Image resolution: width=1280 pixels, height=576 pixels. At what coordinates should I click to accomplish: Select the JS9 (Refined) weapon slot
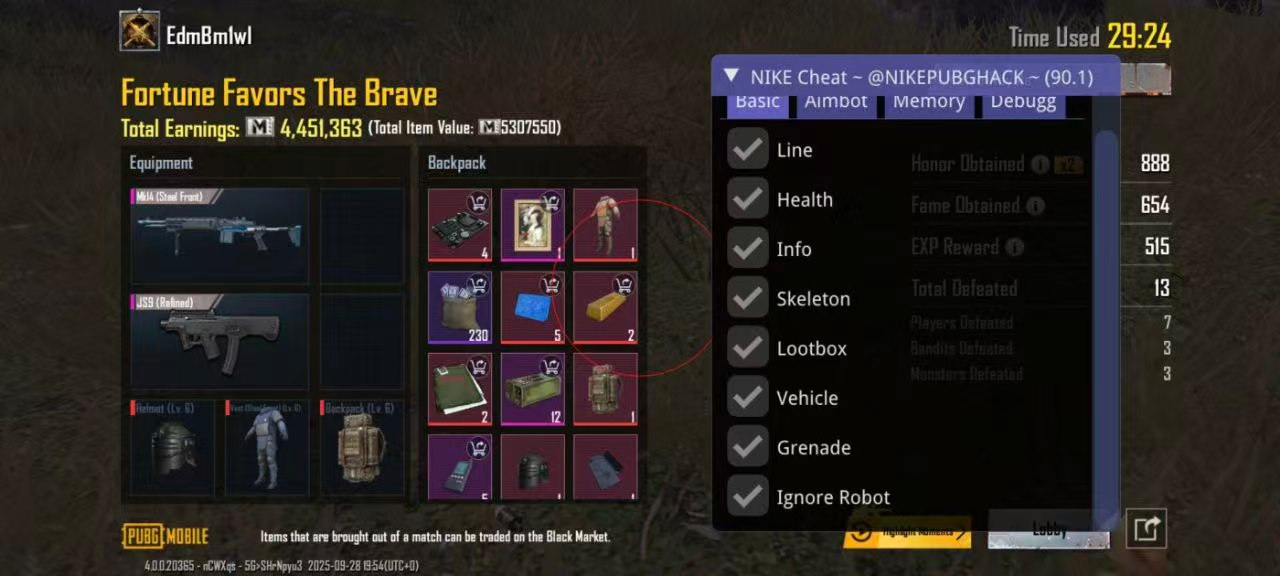pyautogui.click(x=220, y=340)
